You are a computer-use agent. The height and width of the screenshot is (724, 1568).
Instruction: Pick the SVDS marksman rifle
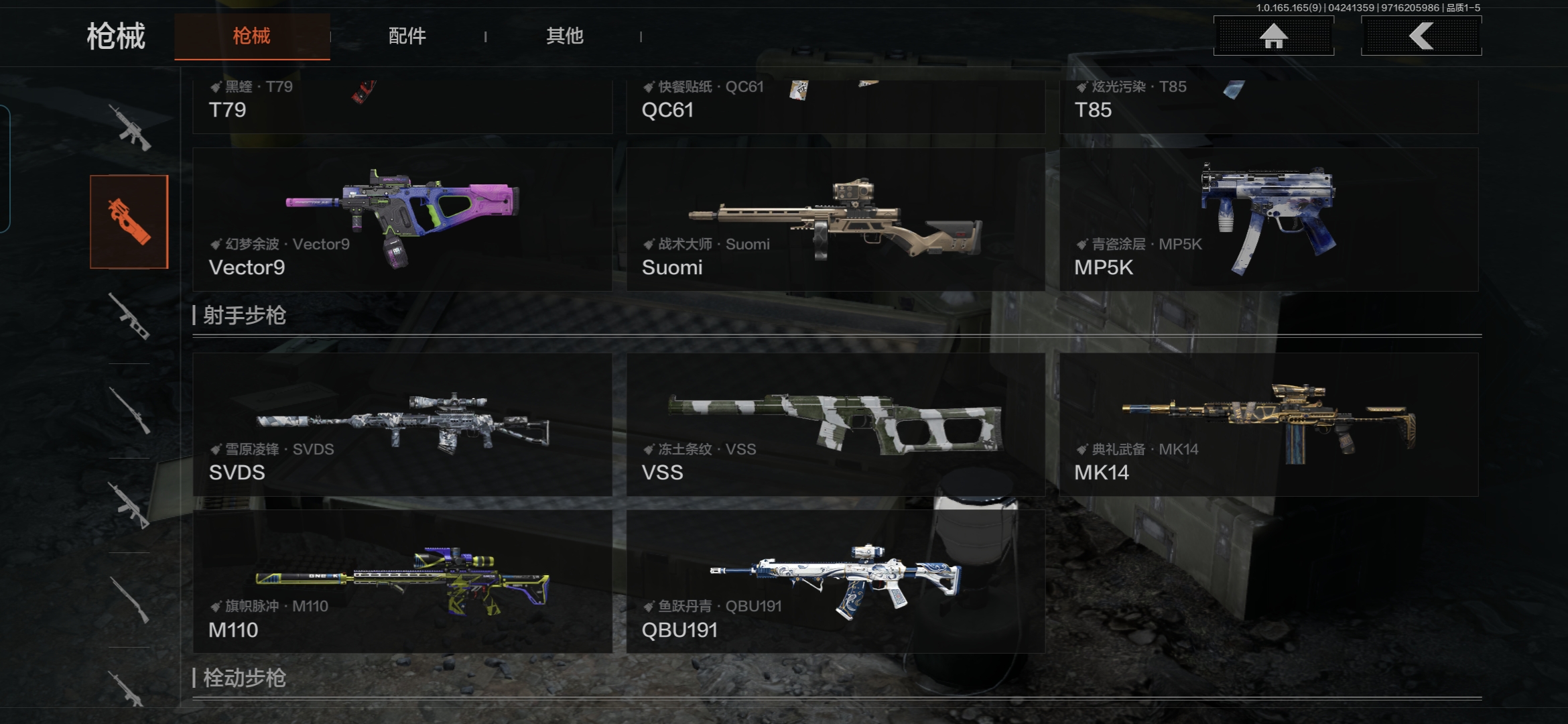pos(402,425)
